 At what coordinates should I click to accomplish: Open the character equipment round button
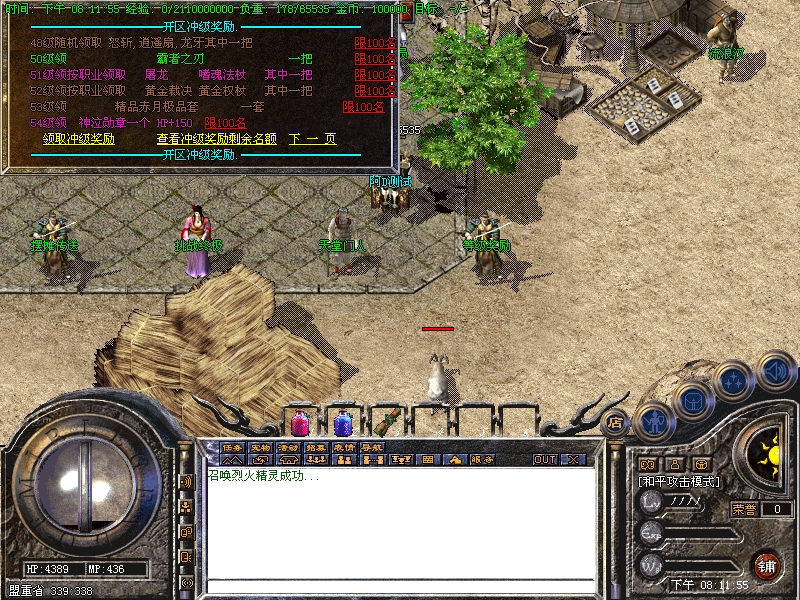click(x=653, y=421)
